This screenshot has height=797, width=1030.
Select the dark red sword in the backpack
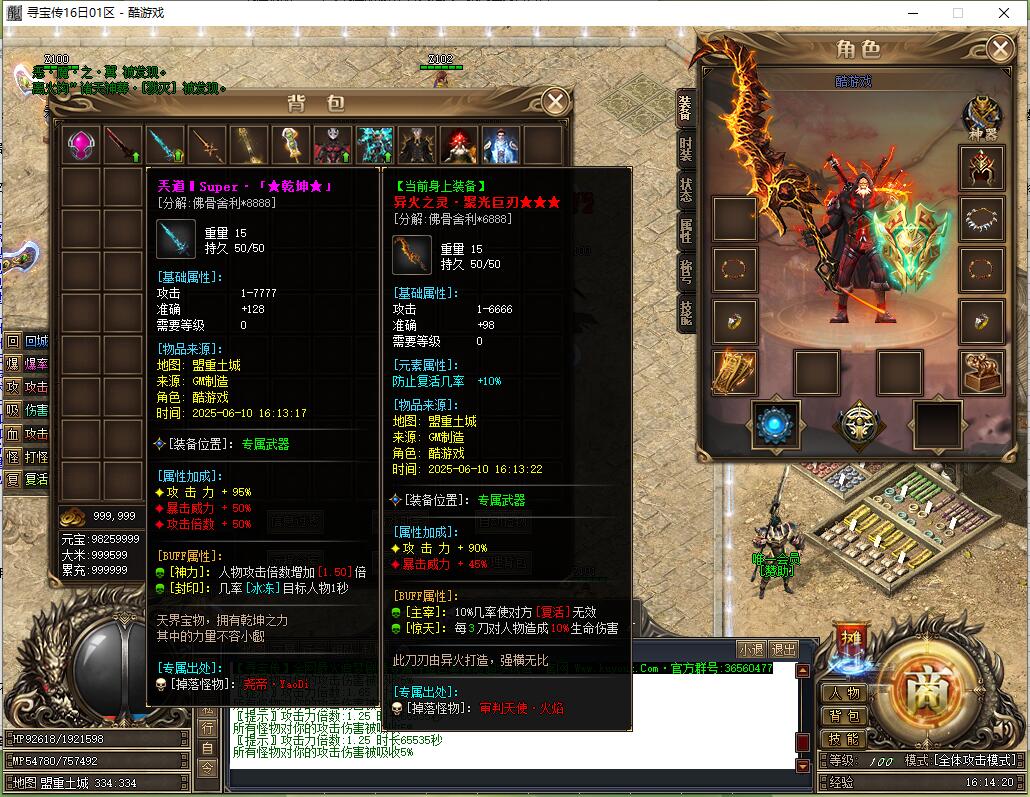[x=123, y=145]
